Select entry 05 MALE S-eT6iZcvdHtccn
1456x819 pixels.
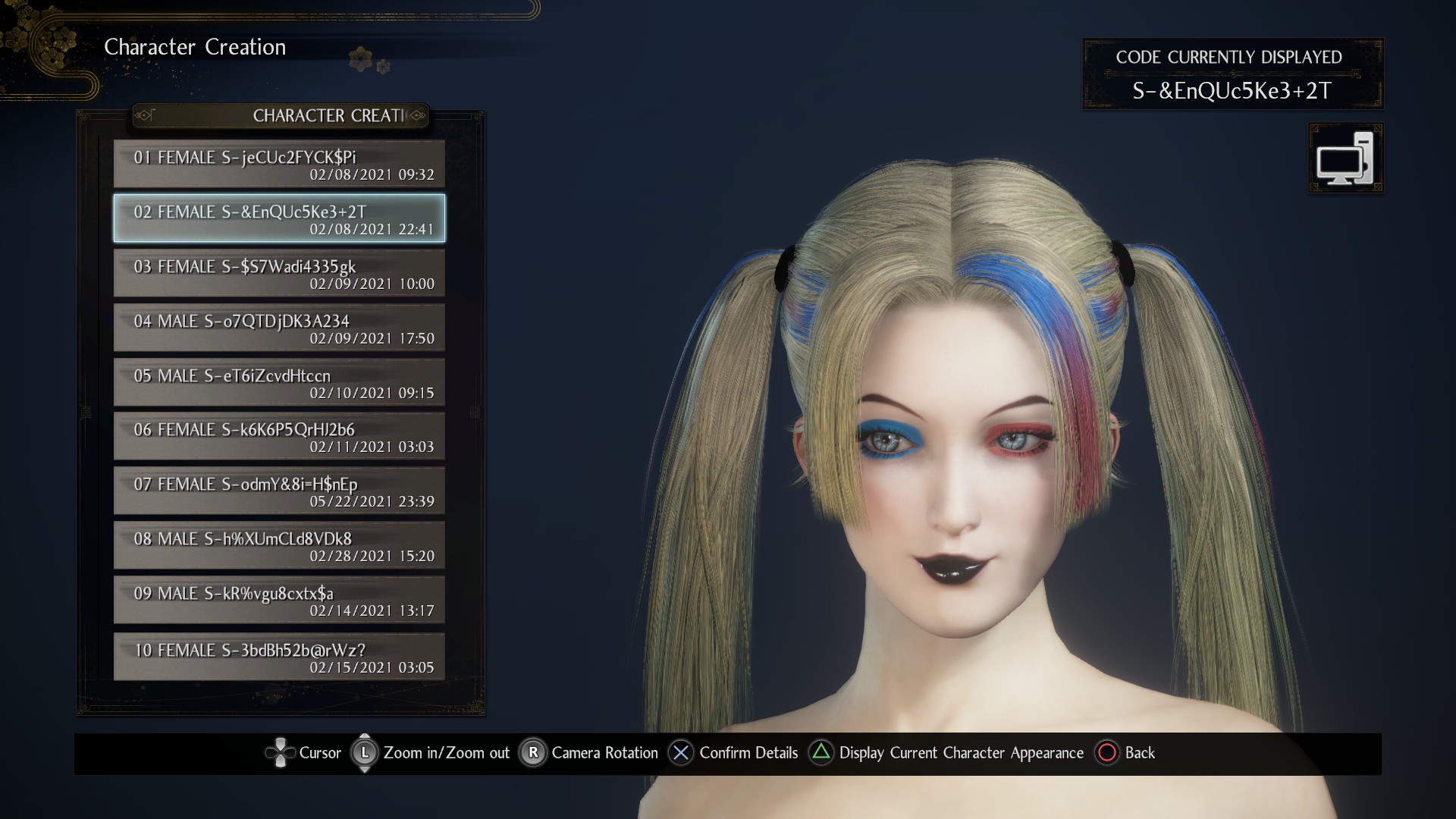[279, 382]
